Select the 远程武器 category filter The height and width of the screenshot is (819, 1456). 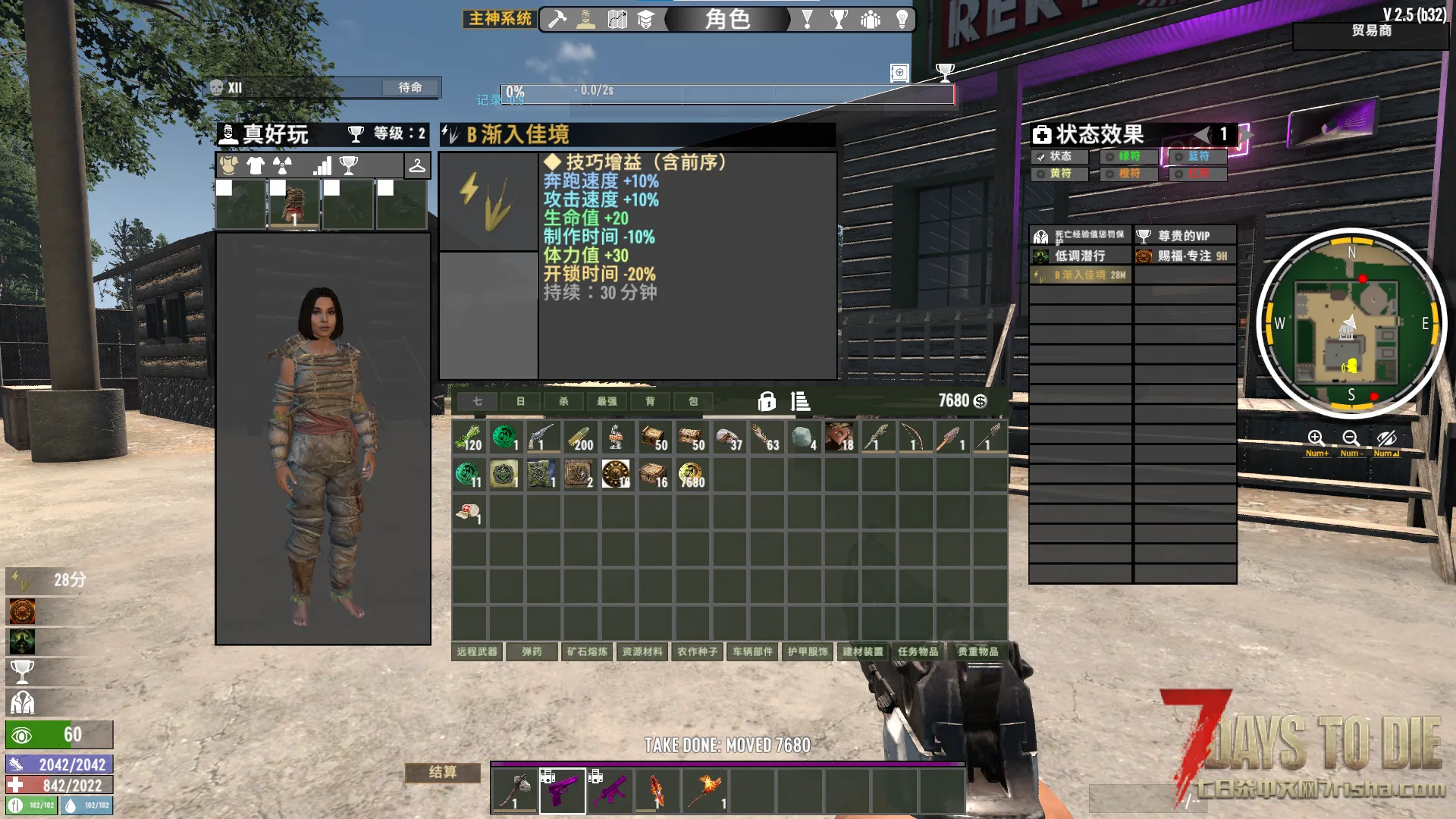click(477, 651)
